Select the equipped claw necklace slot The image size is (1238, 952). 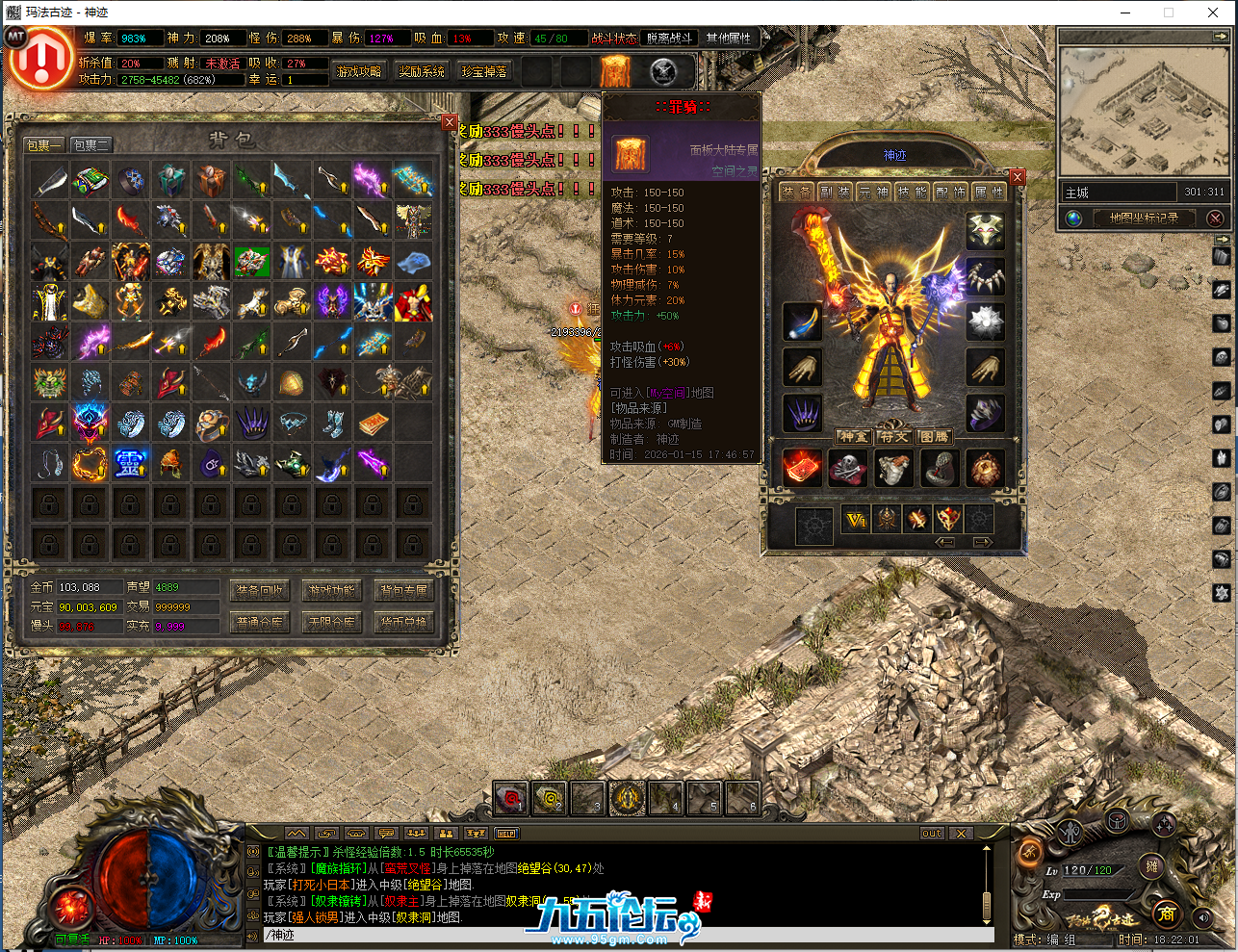(x=985, y=275)
